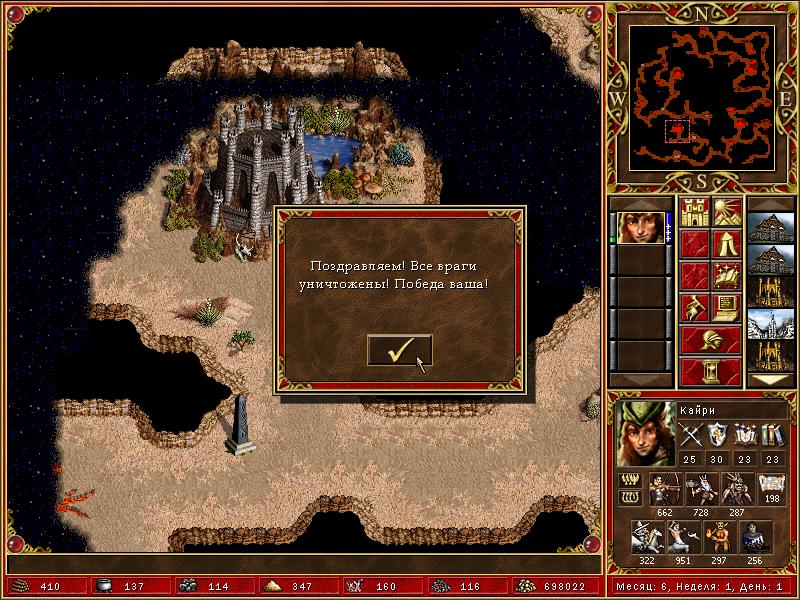800x600 pixels.
Task: Confirm the victory message with the checkmark button
Action: pos(399,350)
